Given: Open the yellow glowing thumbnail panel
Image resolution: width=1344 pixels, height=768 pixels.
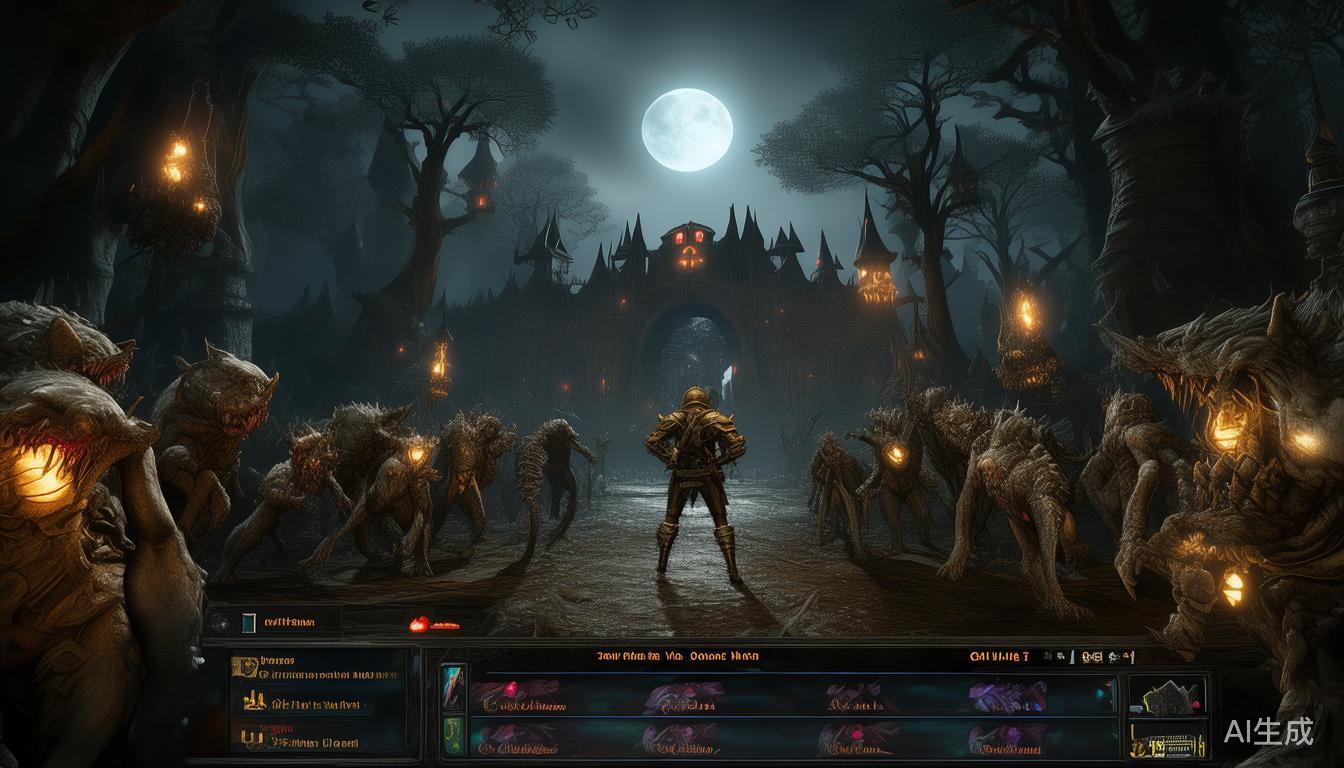Looking at the screenshot, I should click(x=1167, y=741).
